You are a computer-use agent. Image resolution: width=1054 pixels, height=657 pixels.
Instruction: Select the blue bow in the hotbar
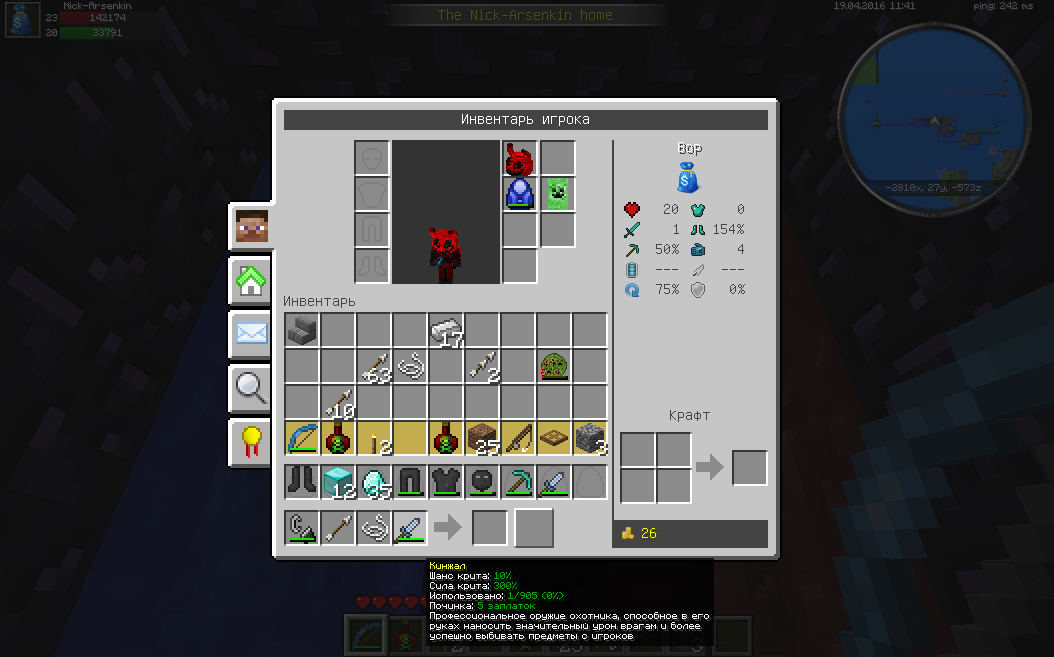302,438
